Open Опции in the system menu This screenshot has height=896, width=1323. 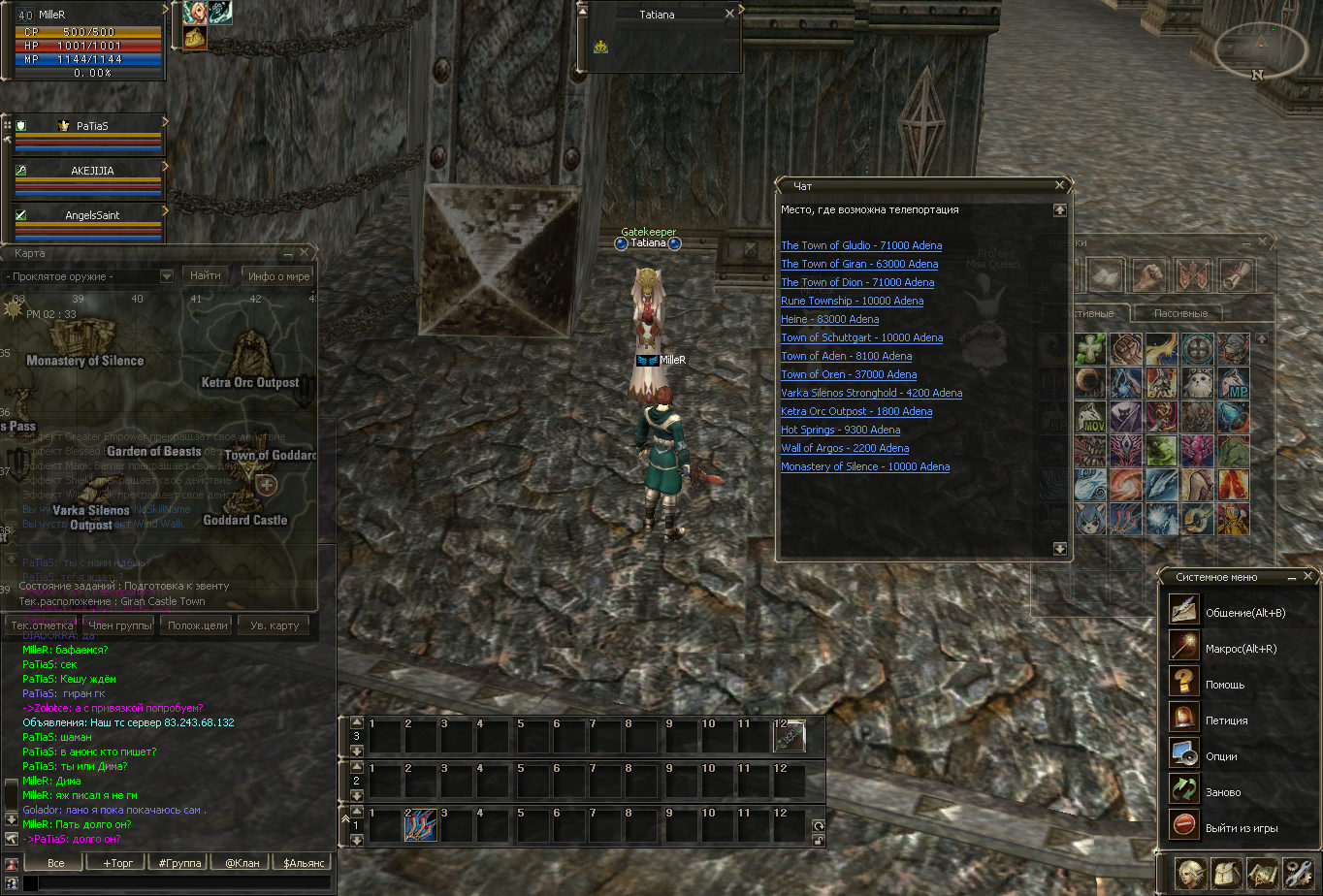point(1221,756)
